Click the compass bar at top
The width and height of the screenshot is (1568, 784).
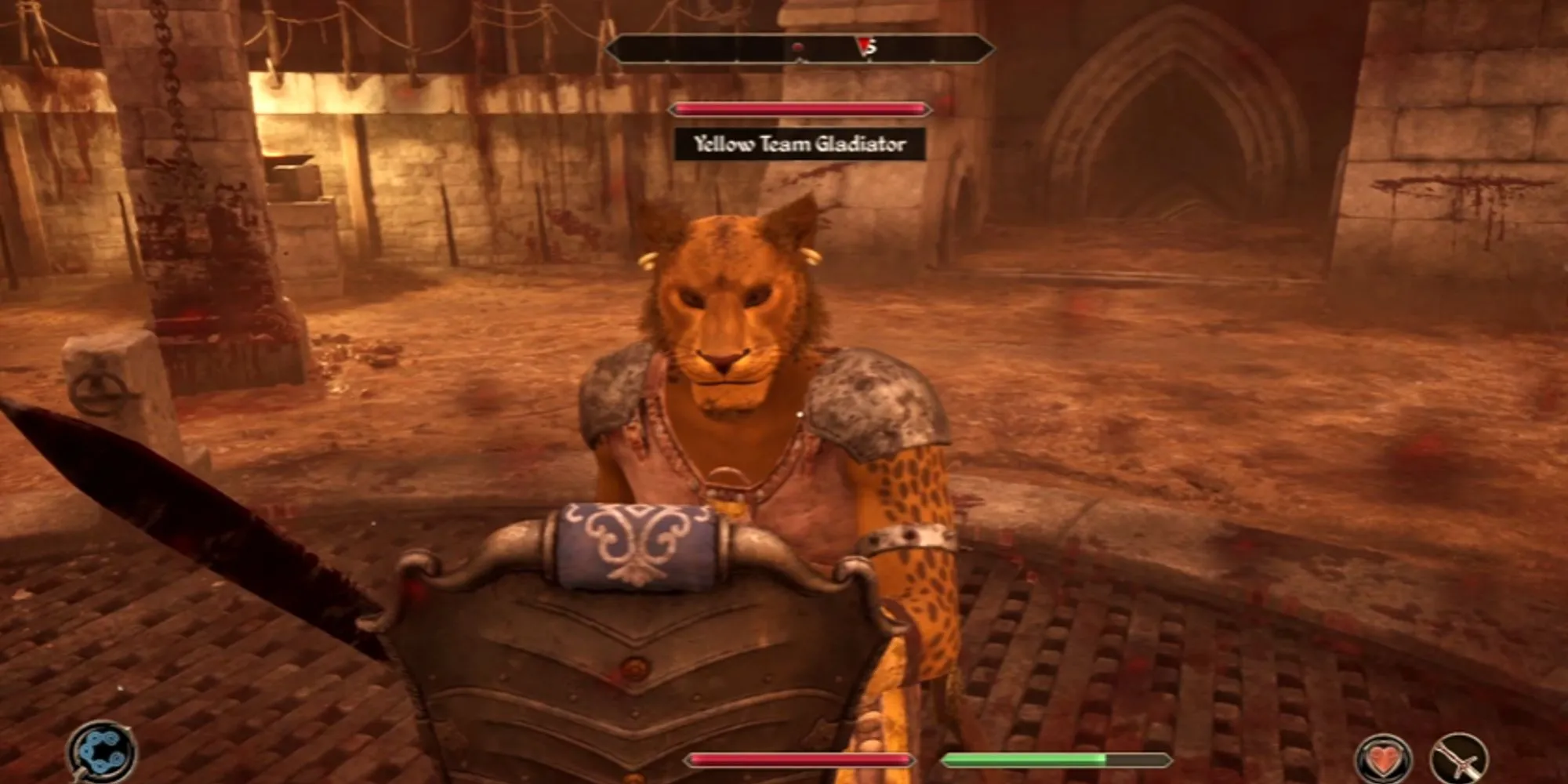pyautogui.click(x=800, y=49)
